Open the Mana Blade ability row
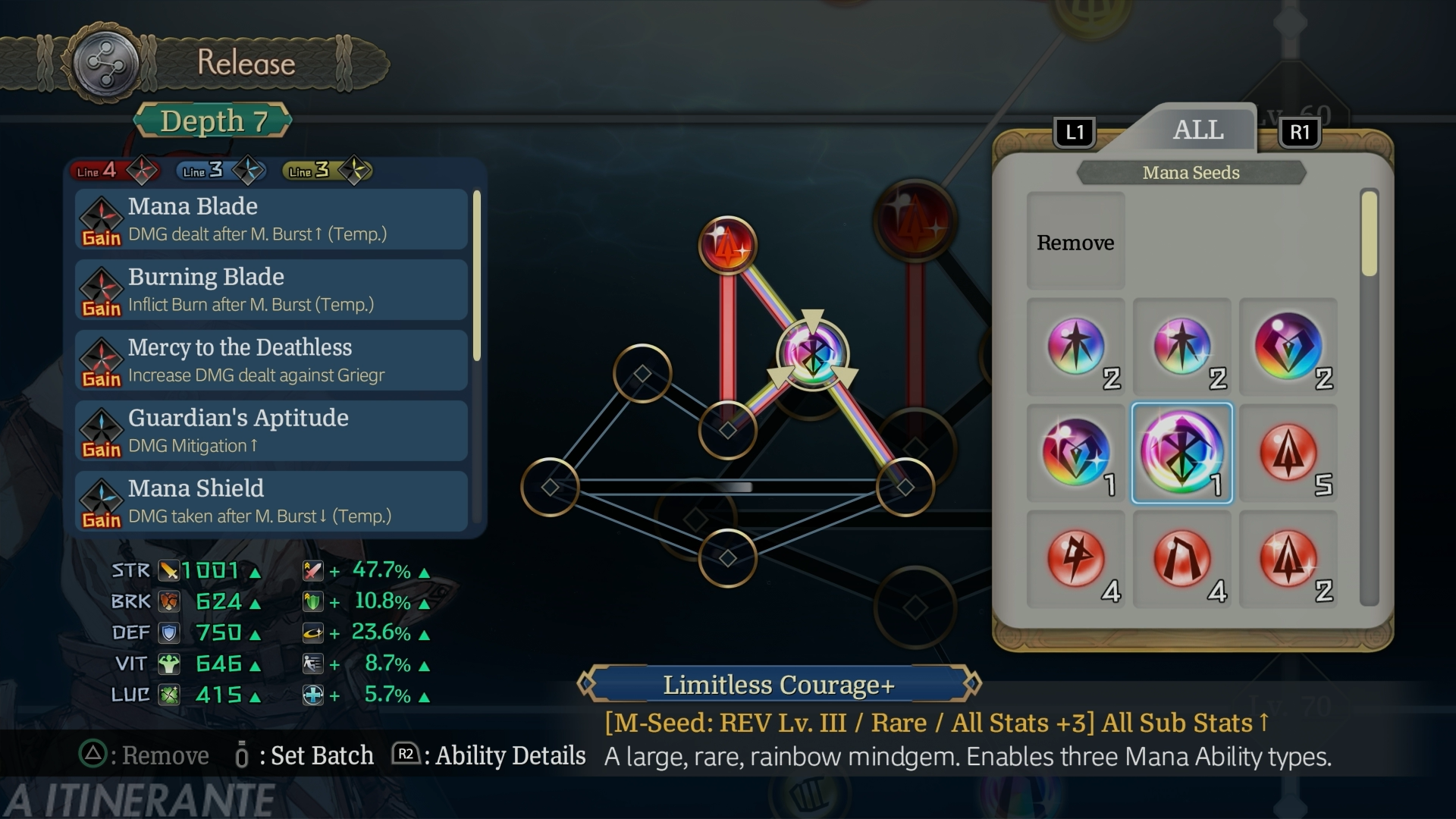The height and width of the screenshot is (819, 1456). (x=271, y=219)
